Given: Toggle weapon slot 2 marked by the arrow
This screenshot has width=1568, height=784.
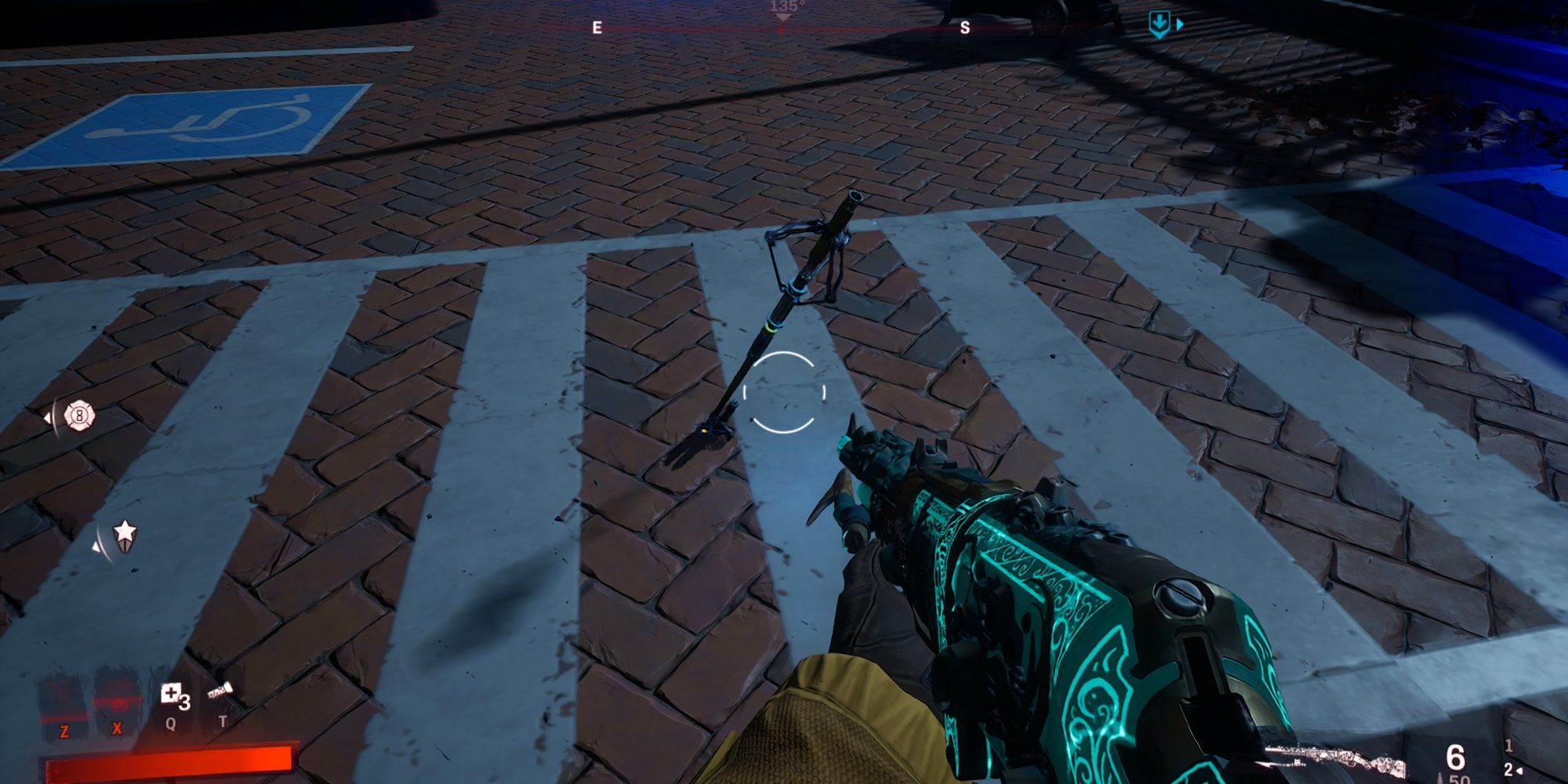Looking at the screenshot, I should pyautogui.click(x=1508, y=769).
